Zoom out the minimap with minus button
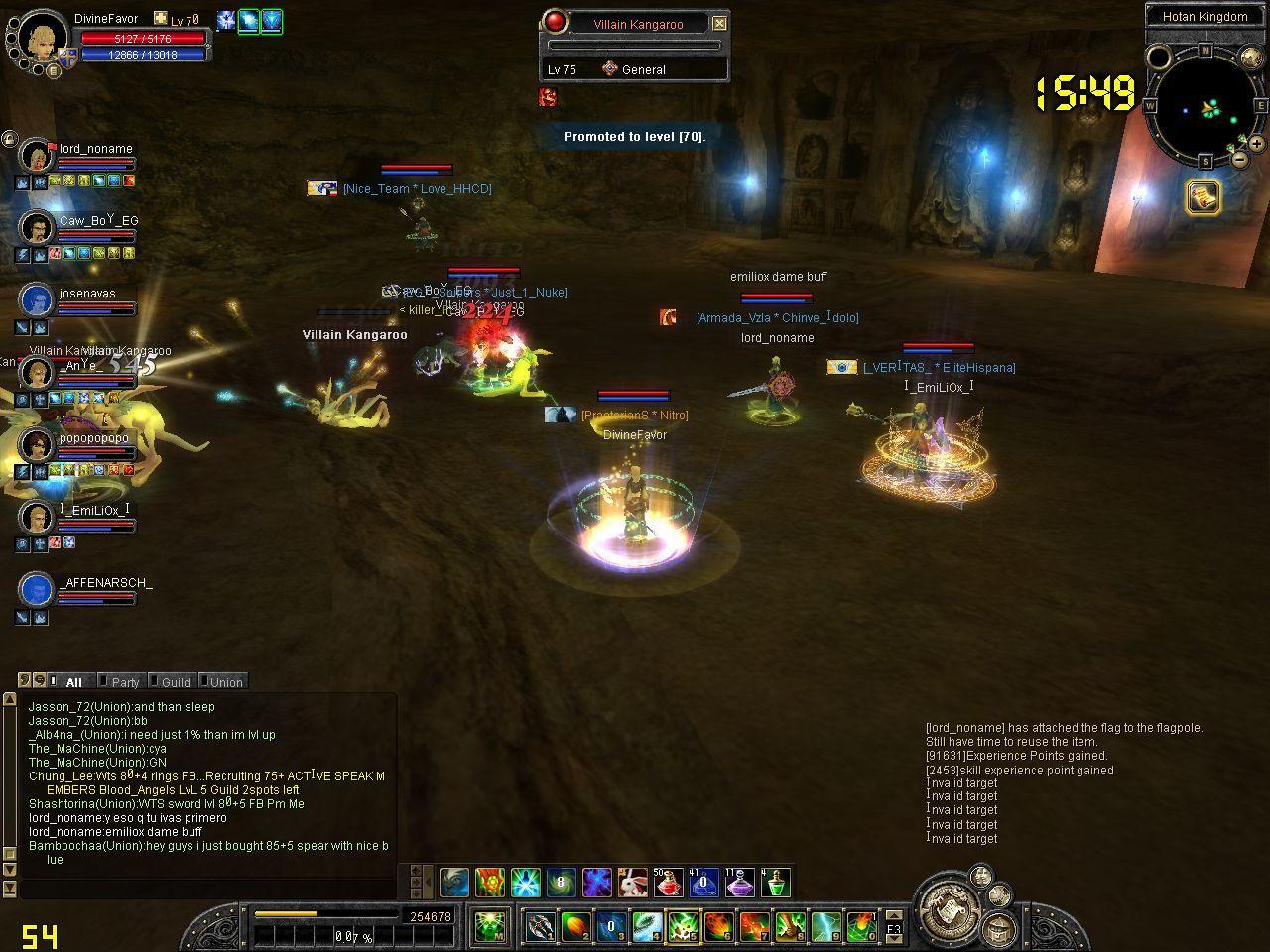Viewport: 1270px width, 952px height. 1239,159
